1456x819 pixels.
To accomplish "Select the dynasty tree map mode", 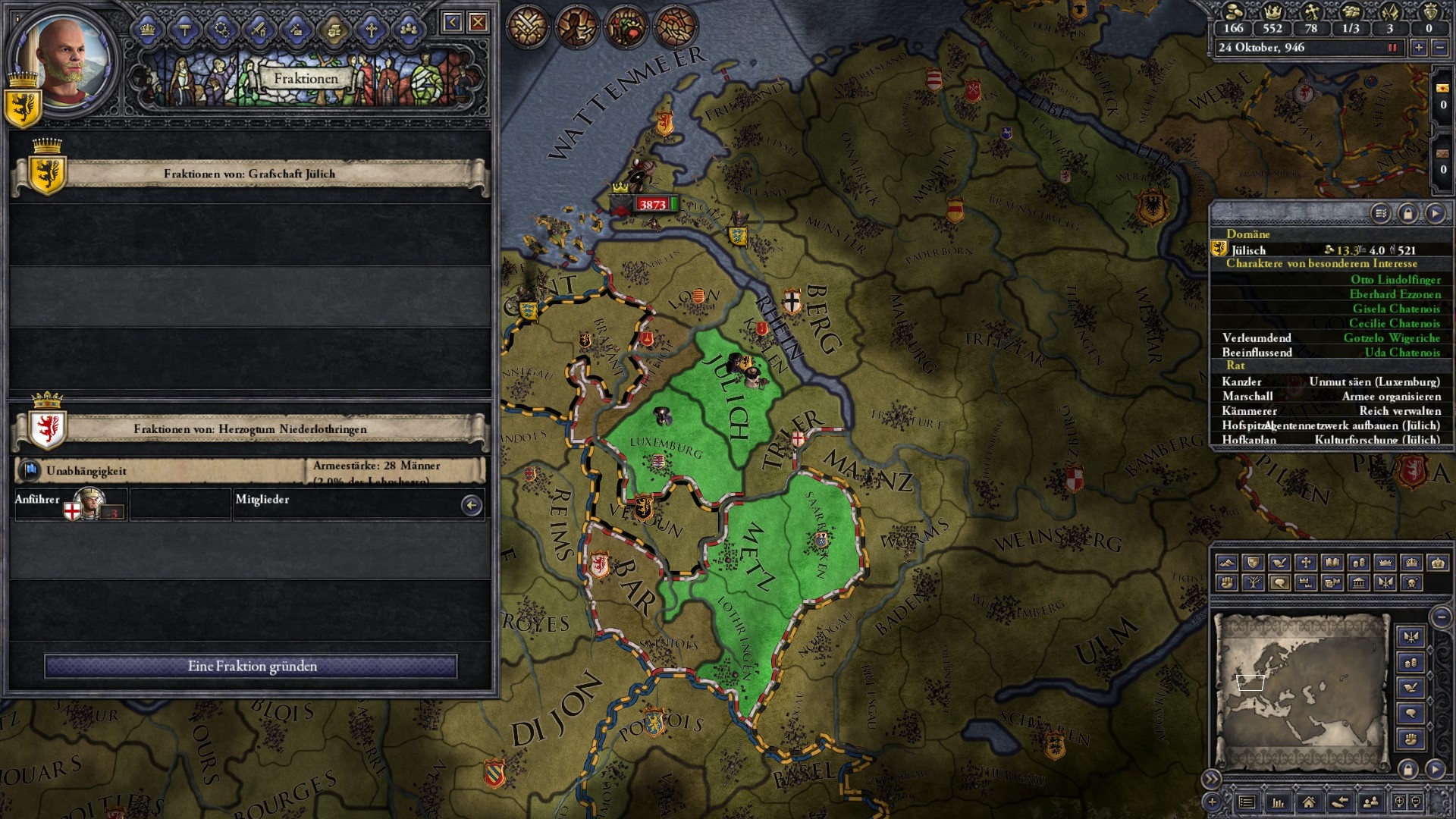I will 1253,582.
